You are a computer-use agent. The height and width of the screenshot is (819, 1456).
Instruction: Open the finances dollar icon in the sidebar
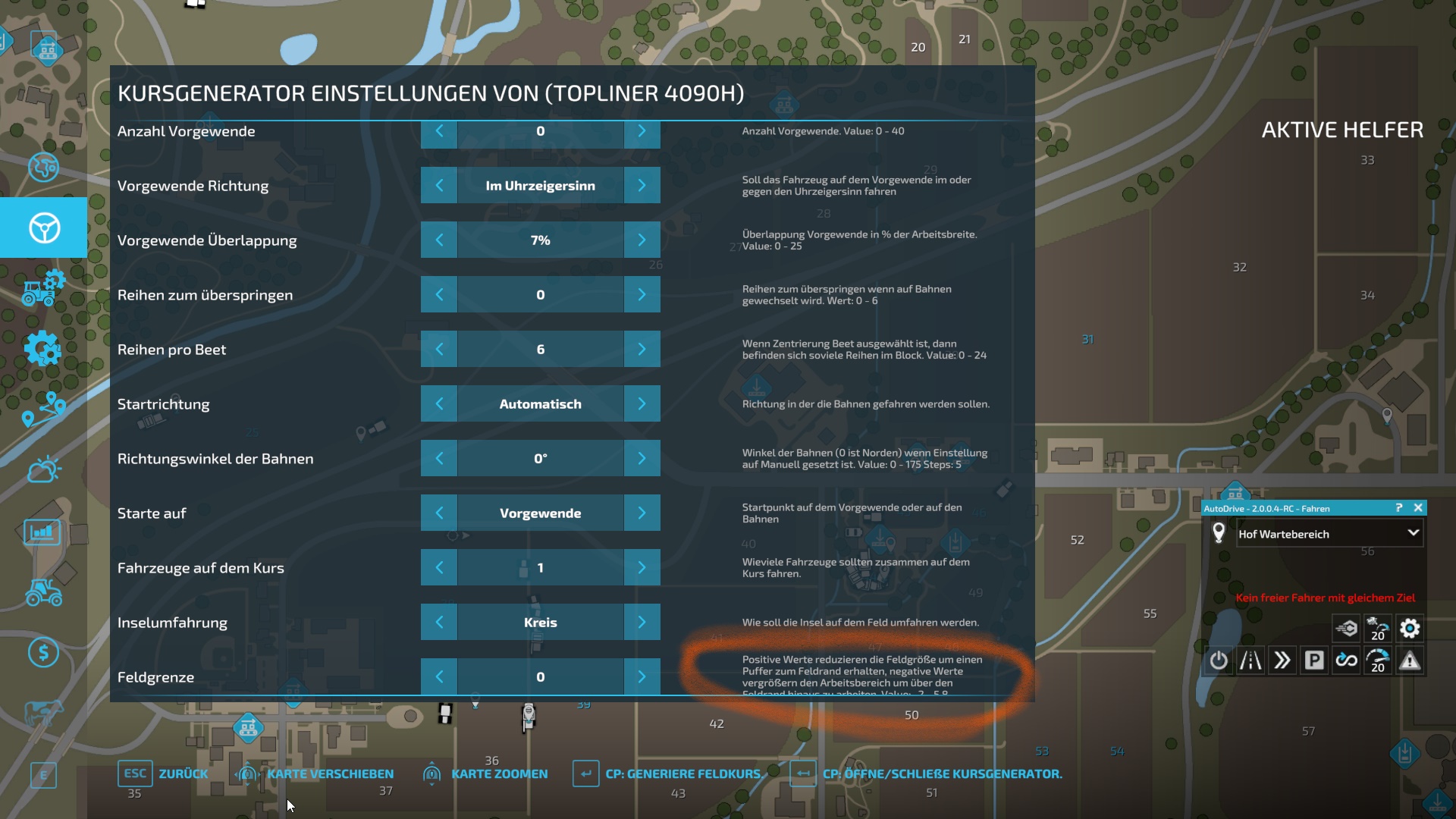pyautogui.click(x=43, y=650)
